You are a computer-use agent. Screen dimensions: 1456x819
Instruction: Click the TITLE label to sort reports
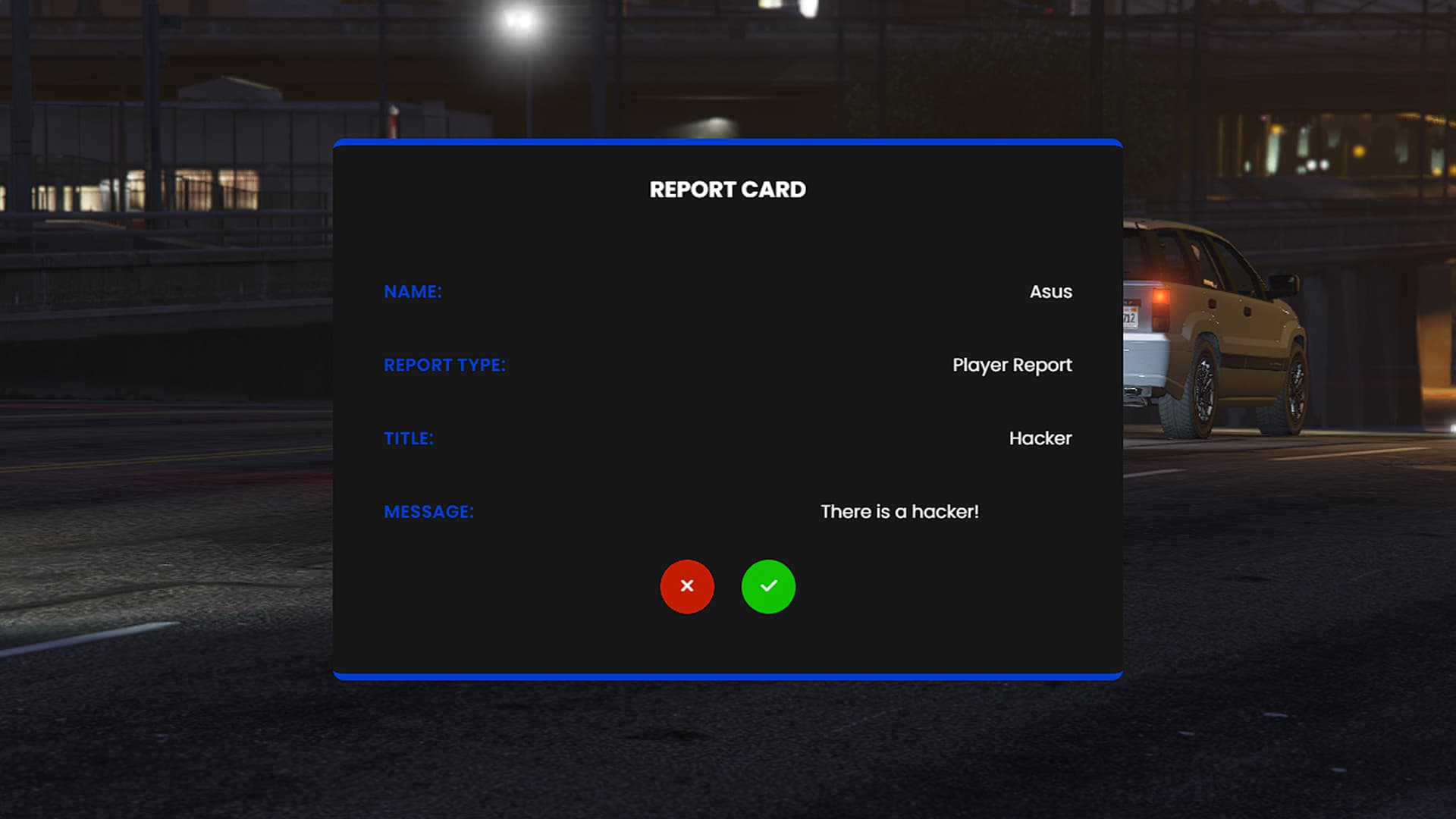coord(409,438)
